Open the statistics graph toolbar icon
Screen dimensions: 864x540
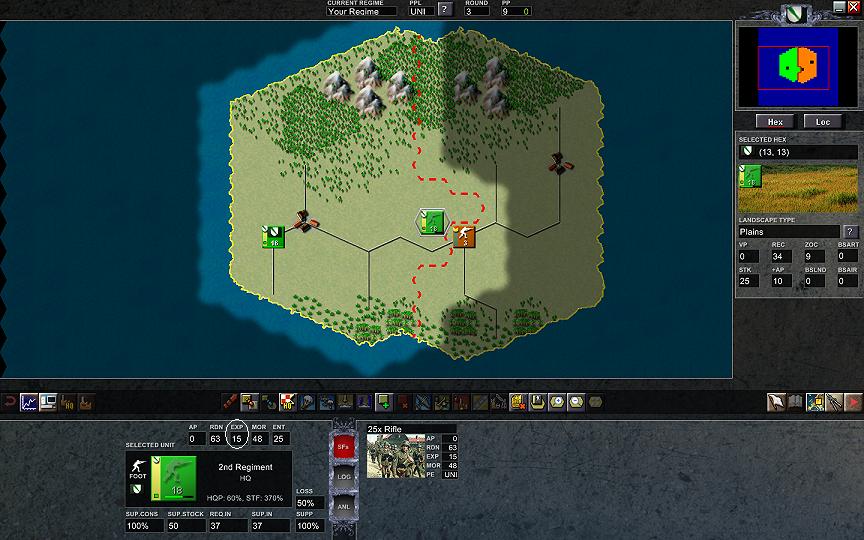pos(29,402)
